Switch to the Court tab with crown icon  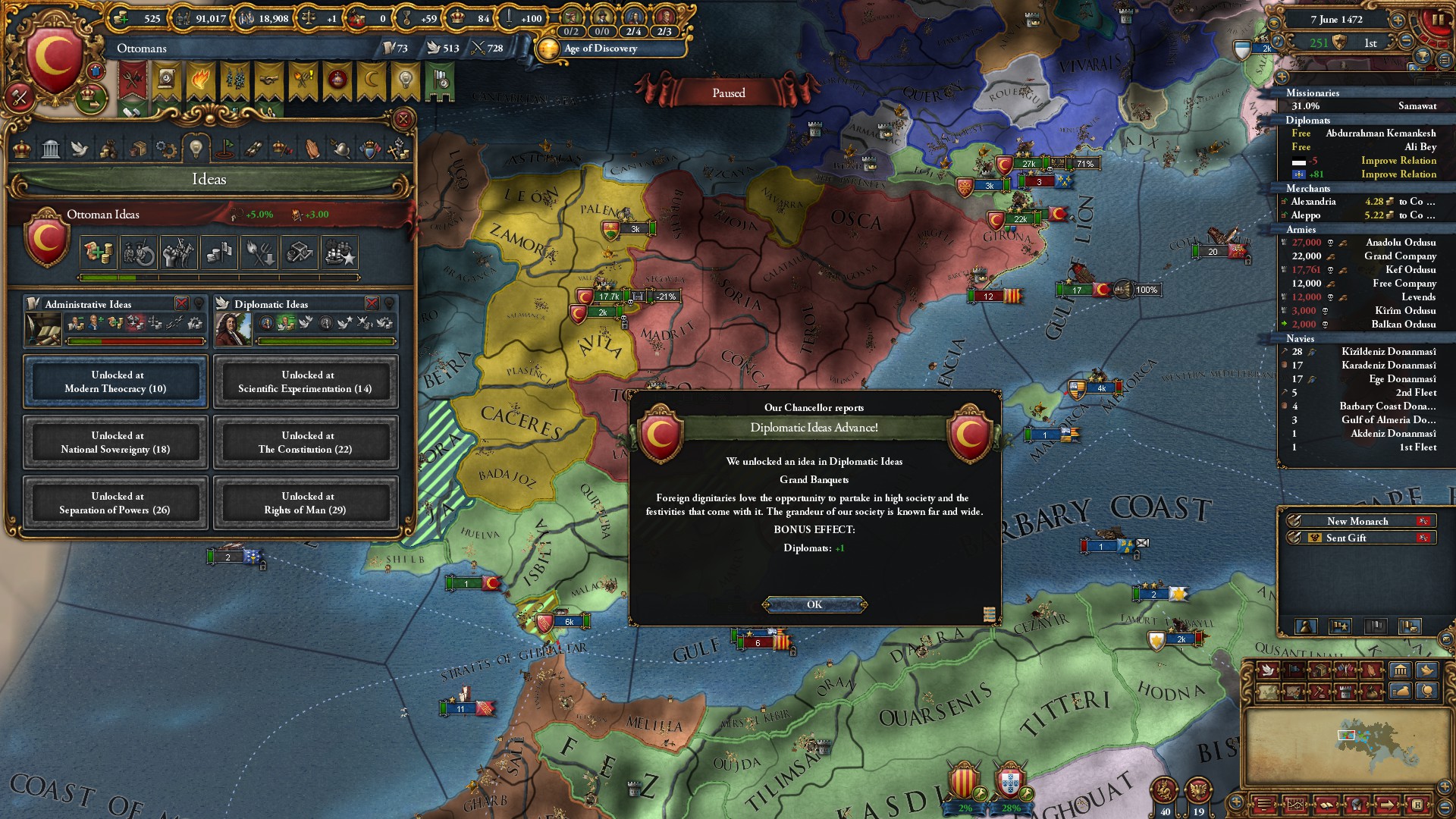tap(22, 149)
